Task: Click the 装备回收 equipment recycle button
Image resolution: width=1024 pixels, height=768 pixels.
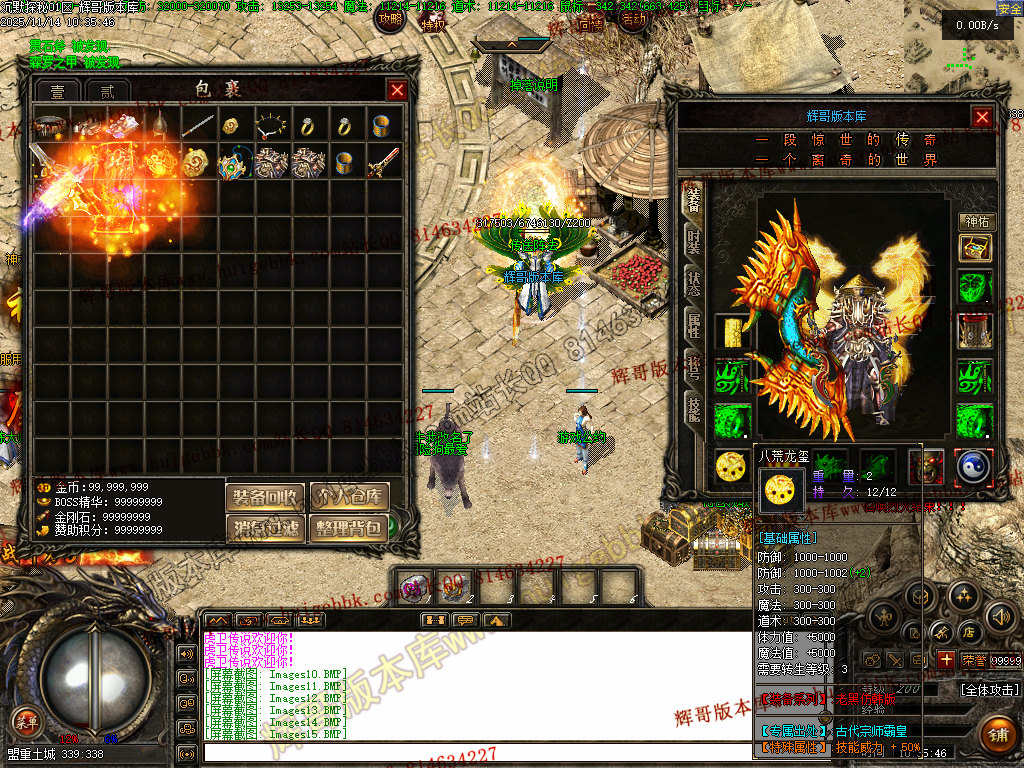Action: tap(265, 497)
